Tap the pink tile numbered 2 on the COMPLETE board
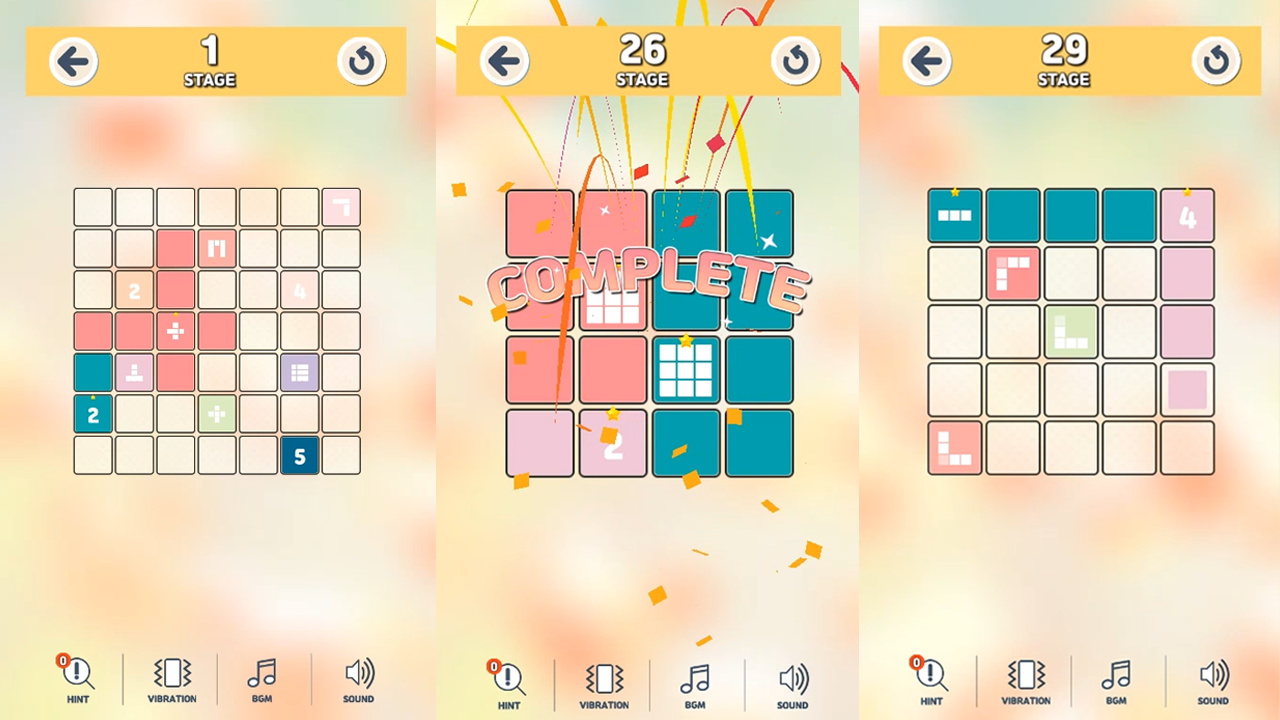The width and height of the screenshot is (1280, 720). pyautogui.click(x=613, y=441)
